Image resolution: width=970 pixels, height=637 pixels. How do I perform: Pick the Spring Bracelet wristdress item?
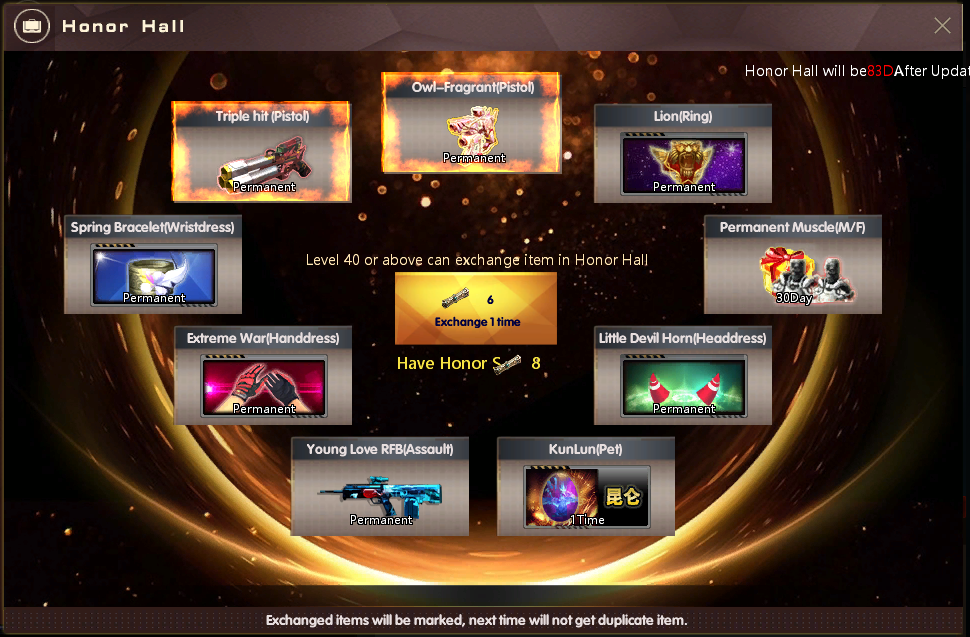(x=153, y=264)
